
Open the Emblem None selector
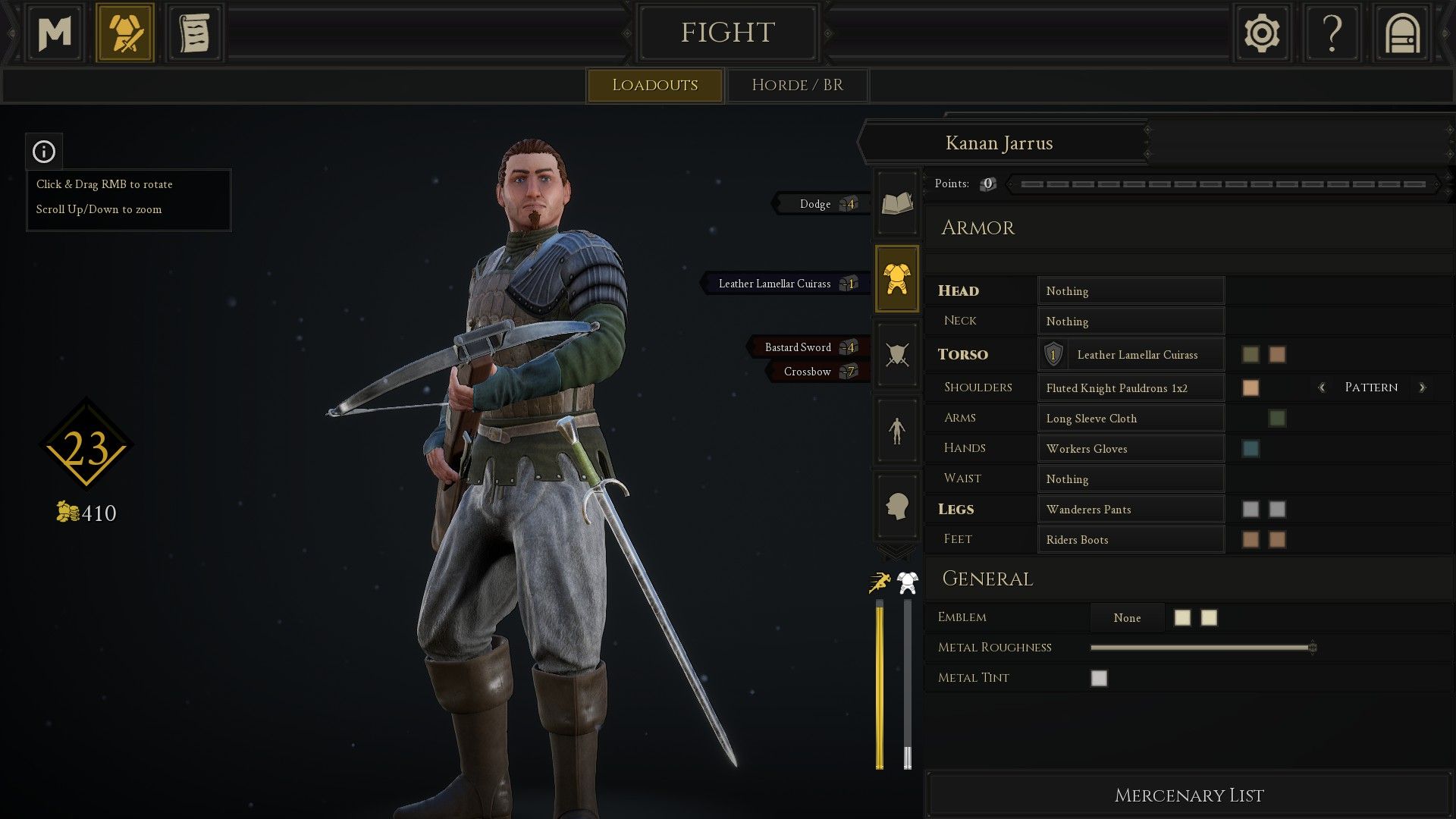point(1127,618)
